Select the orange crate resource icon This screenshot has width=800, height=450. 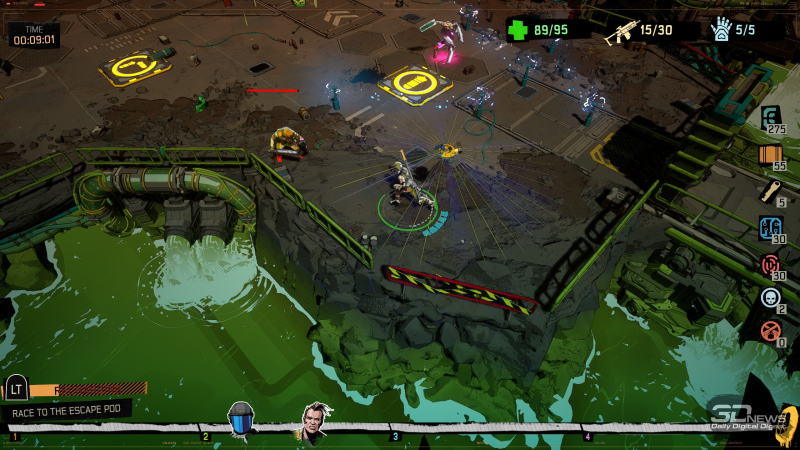click(x=770, y=155)
